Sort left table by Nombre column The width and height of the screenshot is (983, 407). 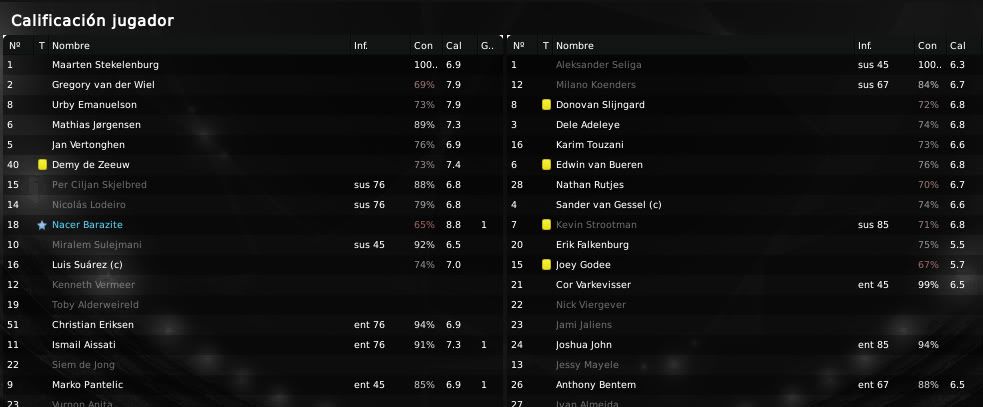[x=70, y=45]
